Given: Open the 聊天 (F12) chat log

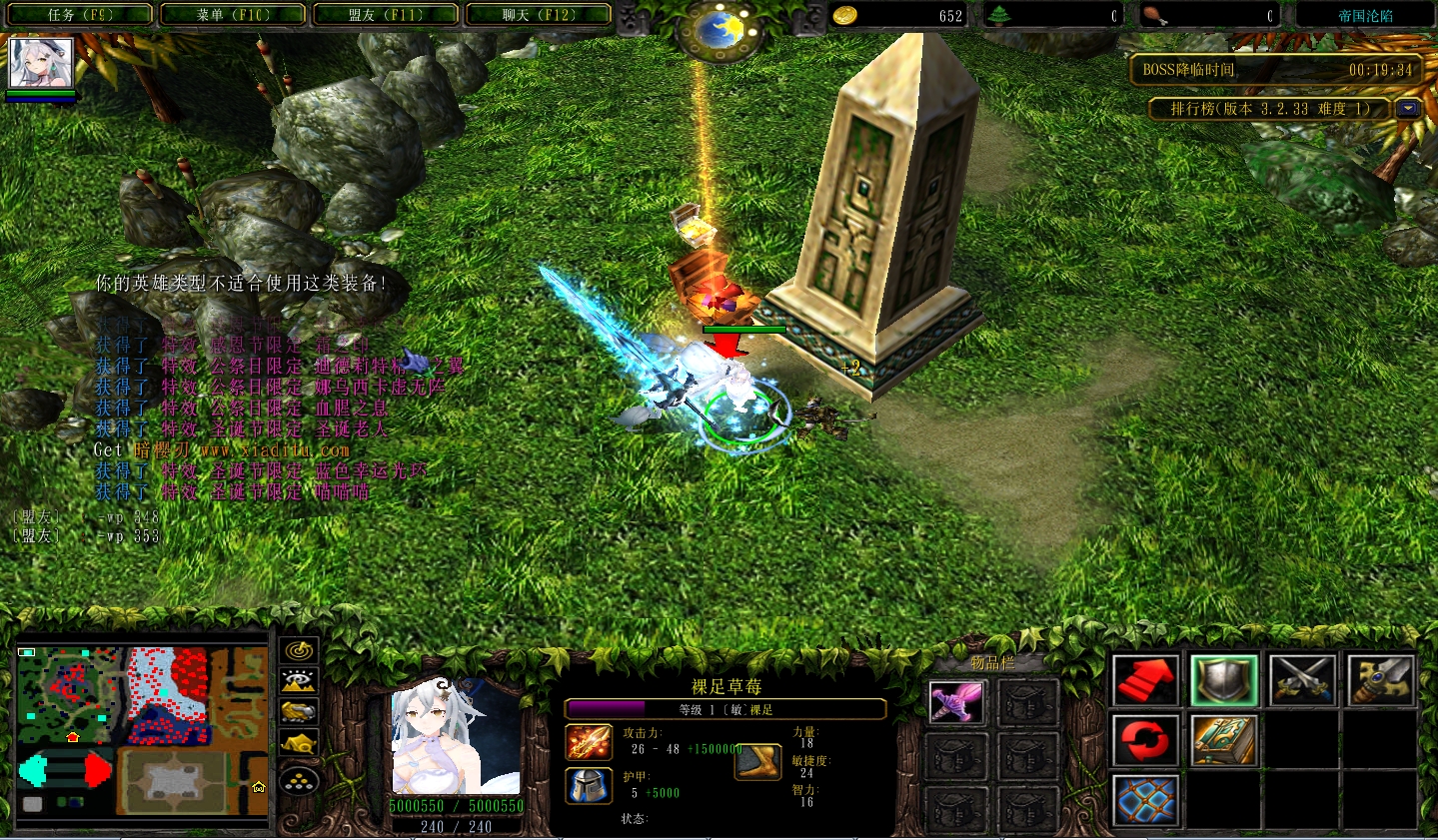Looking at the screenshot, I should click(x=539, y=15).
